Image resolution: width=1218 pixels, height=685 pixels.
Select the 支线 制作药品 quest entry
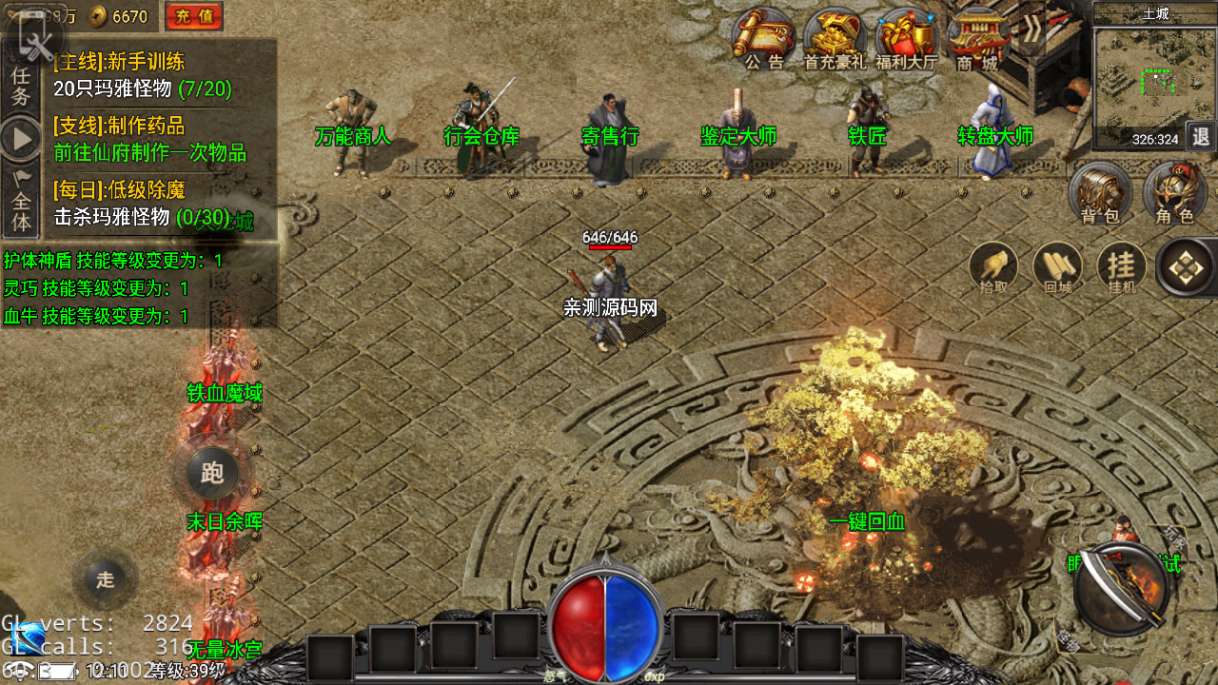[x=150, y=140]
